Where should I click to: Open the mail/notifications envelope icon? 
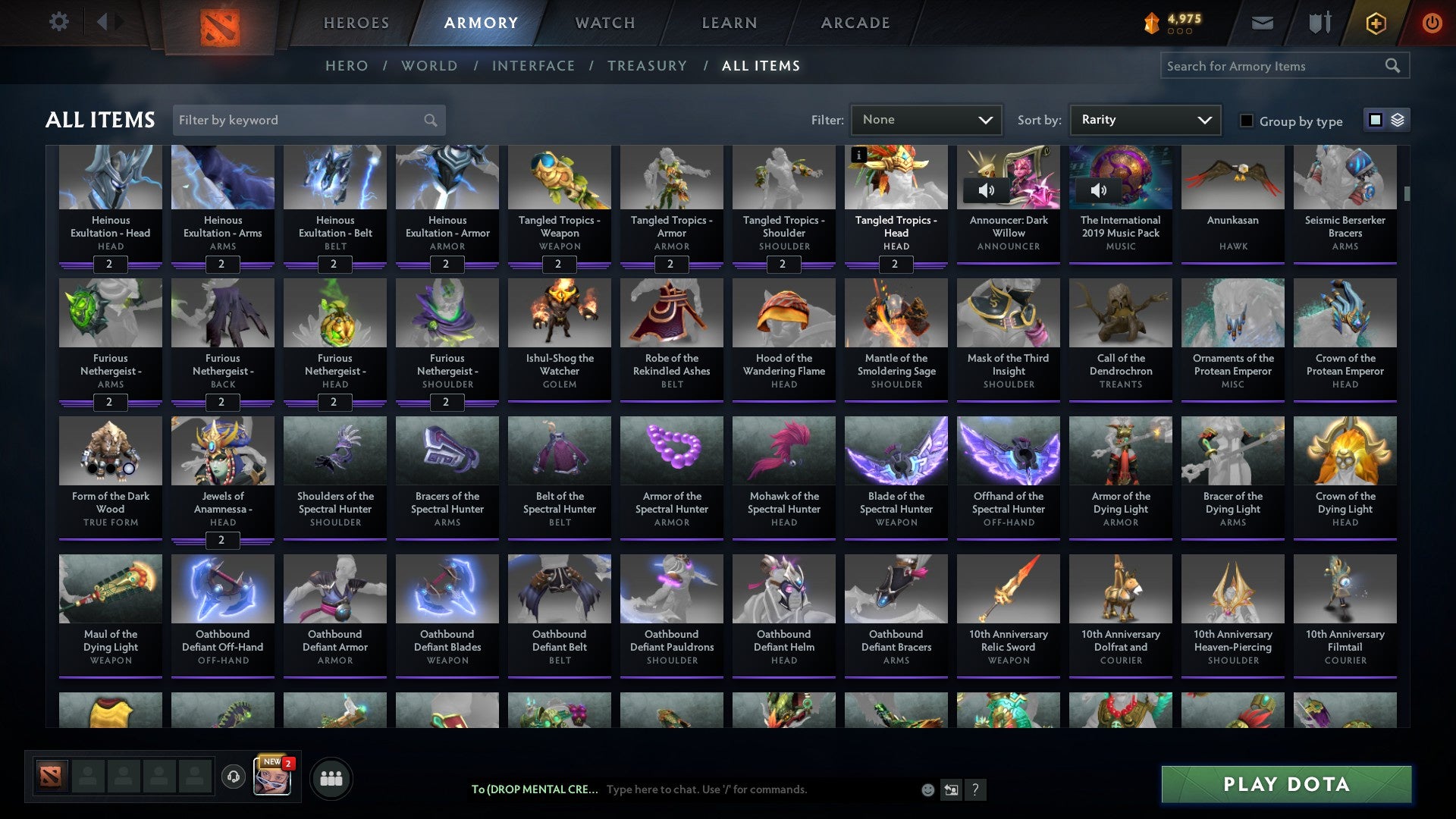pos(1261,23)
